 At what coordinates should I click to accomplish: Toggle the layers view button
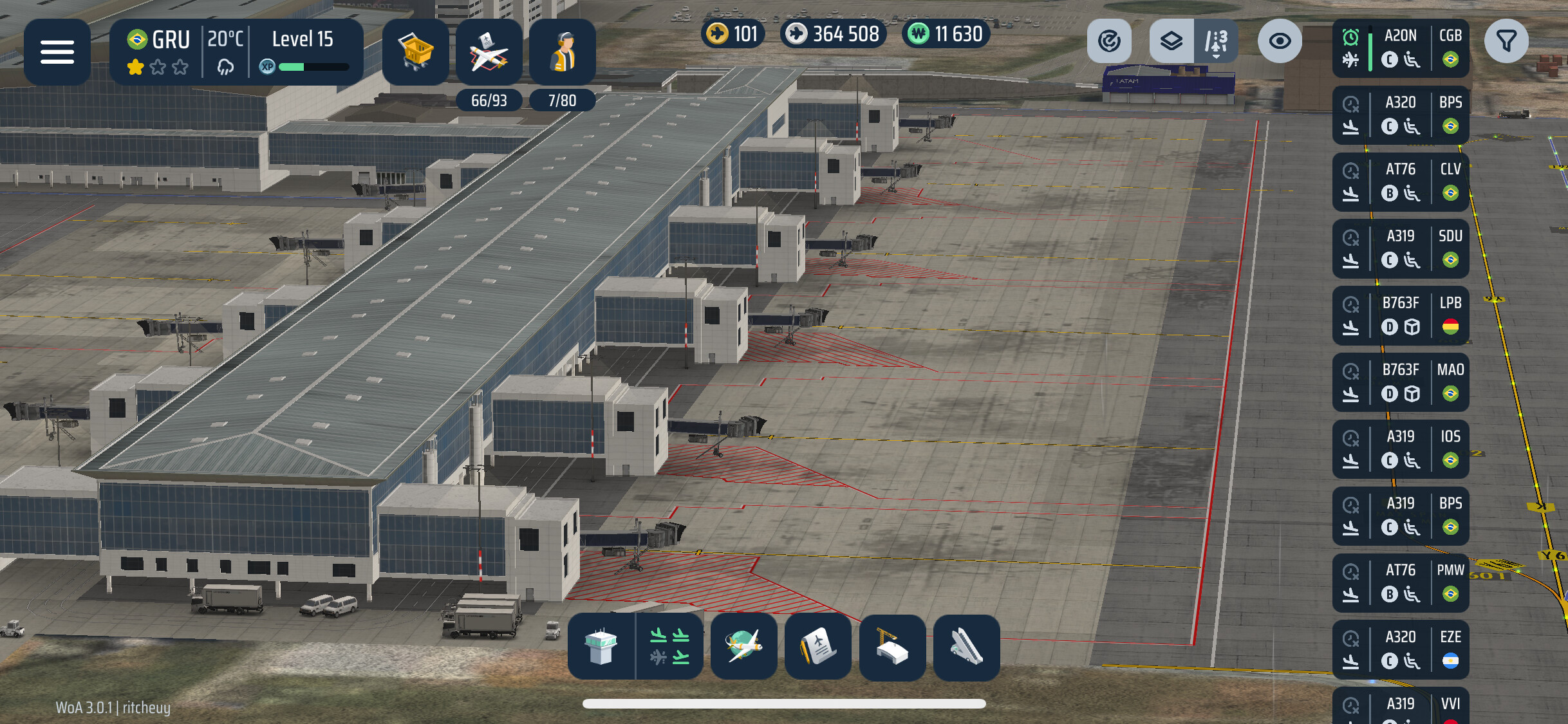tap(1171, 41)
